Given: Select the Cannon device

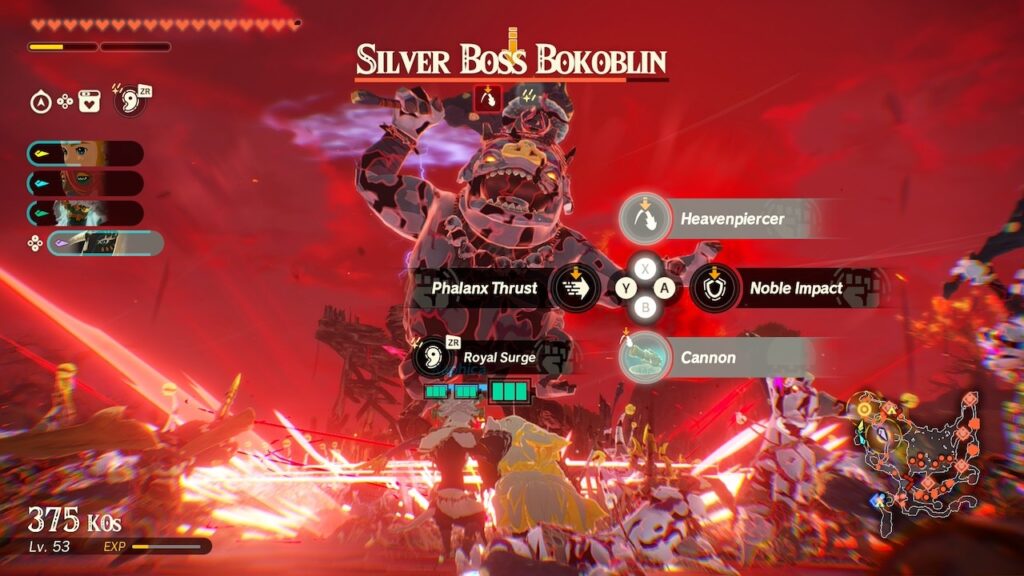Looking at the screenshot, I should click(x=644, y=358).
